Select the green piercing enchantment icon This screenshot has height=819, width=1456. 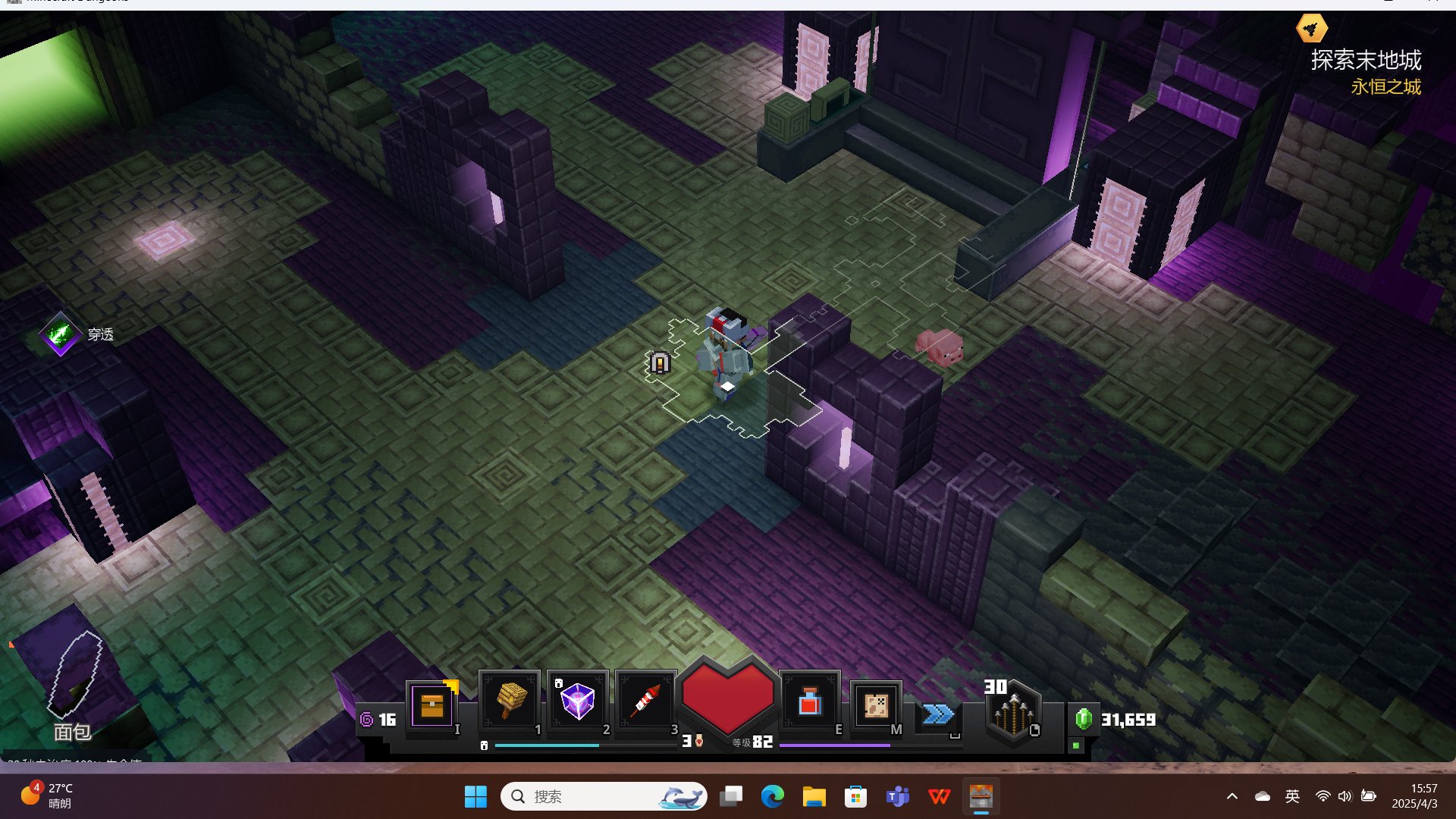(61, 334)
